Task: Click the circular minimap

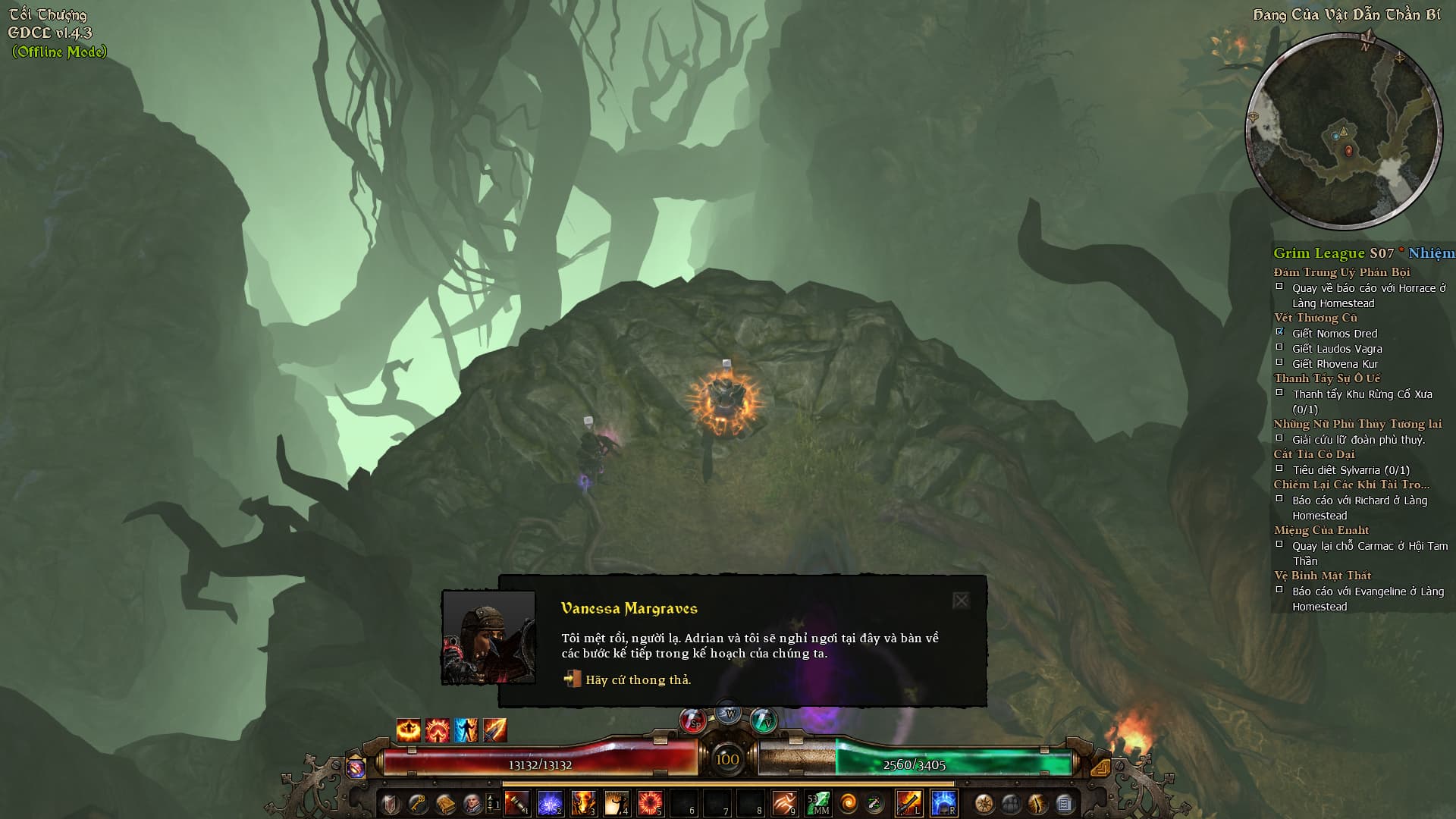Action: point(1344,130)
